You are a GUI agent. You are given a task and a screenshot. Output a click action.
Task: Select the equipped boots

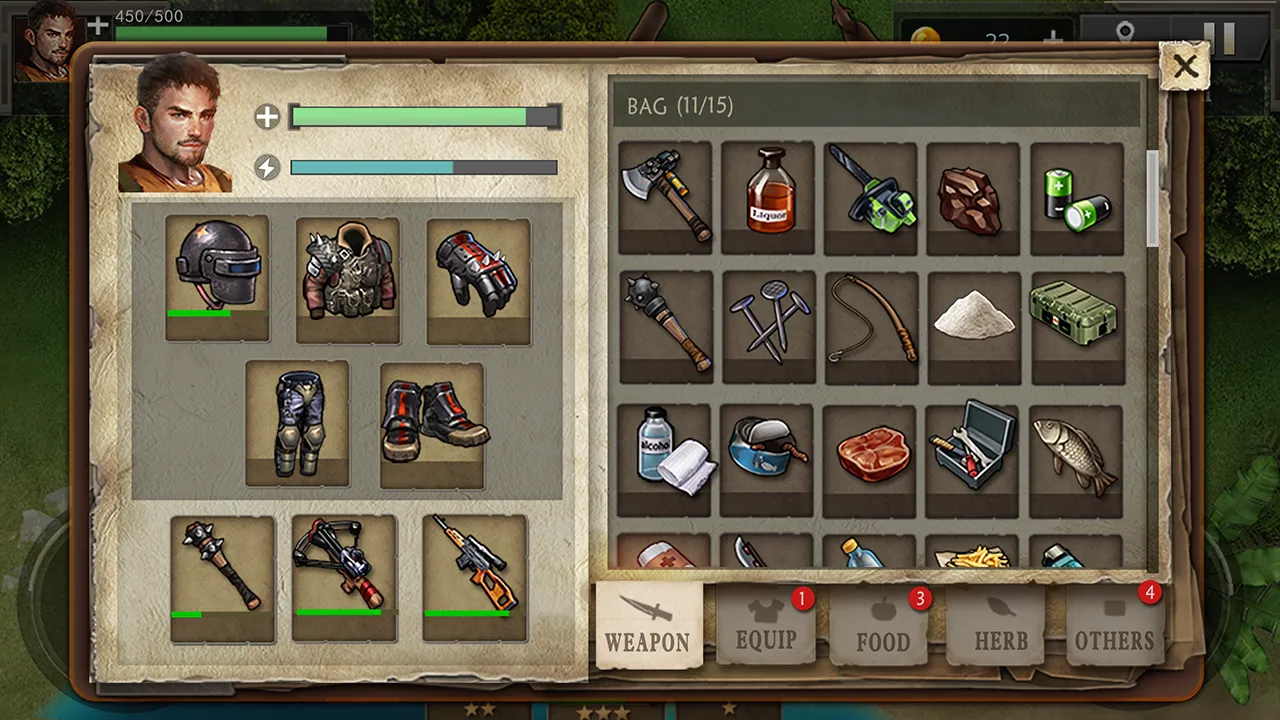click(x=430, y=425)
